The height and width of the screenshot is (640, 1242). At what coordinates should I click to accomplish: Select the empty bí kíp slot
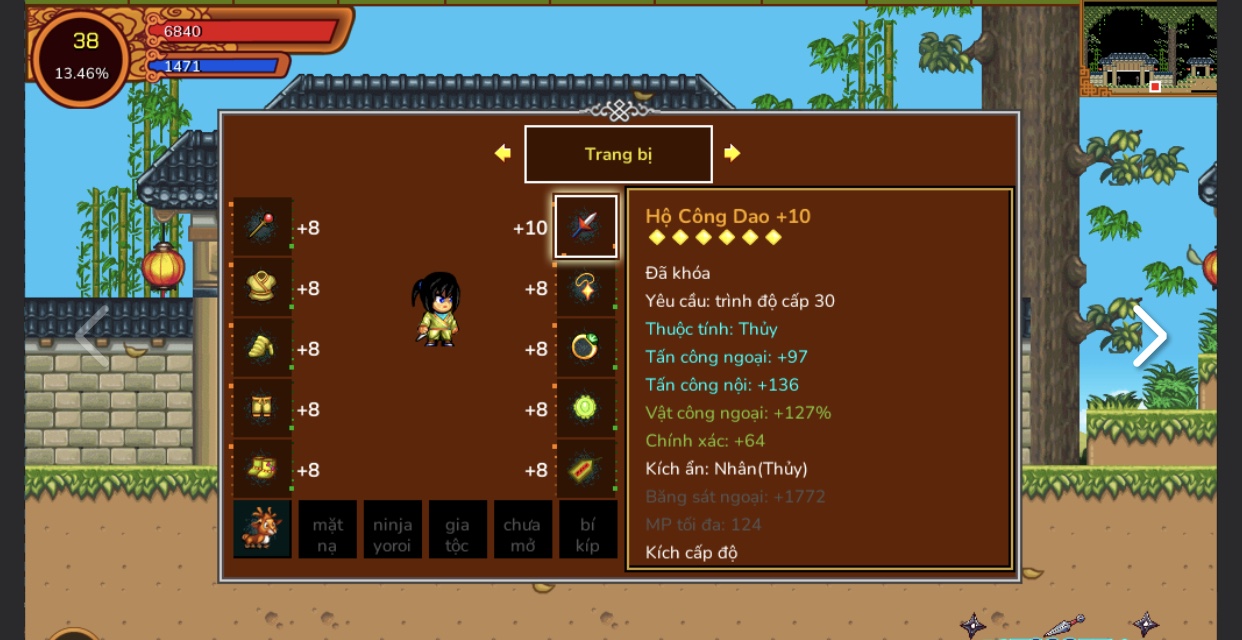pos(587,529)
